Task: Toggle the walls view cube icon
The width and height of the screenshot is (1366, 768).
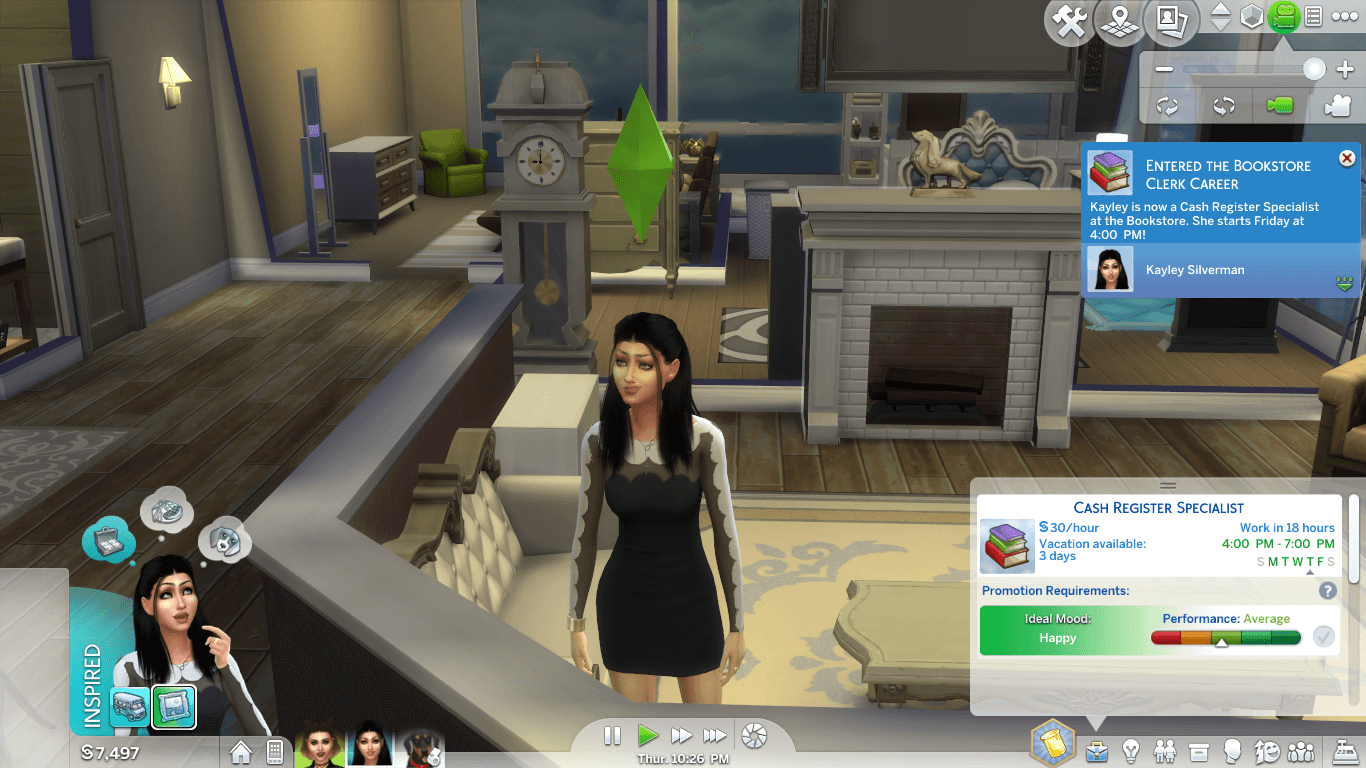Action: click(x=1251, y=17)
